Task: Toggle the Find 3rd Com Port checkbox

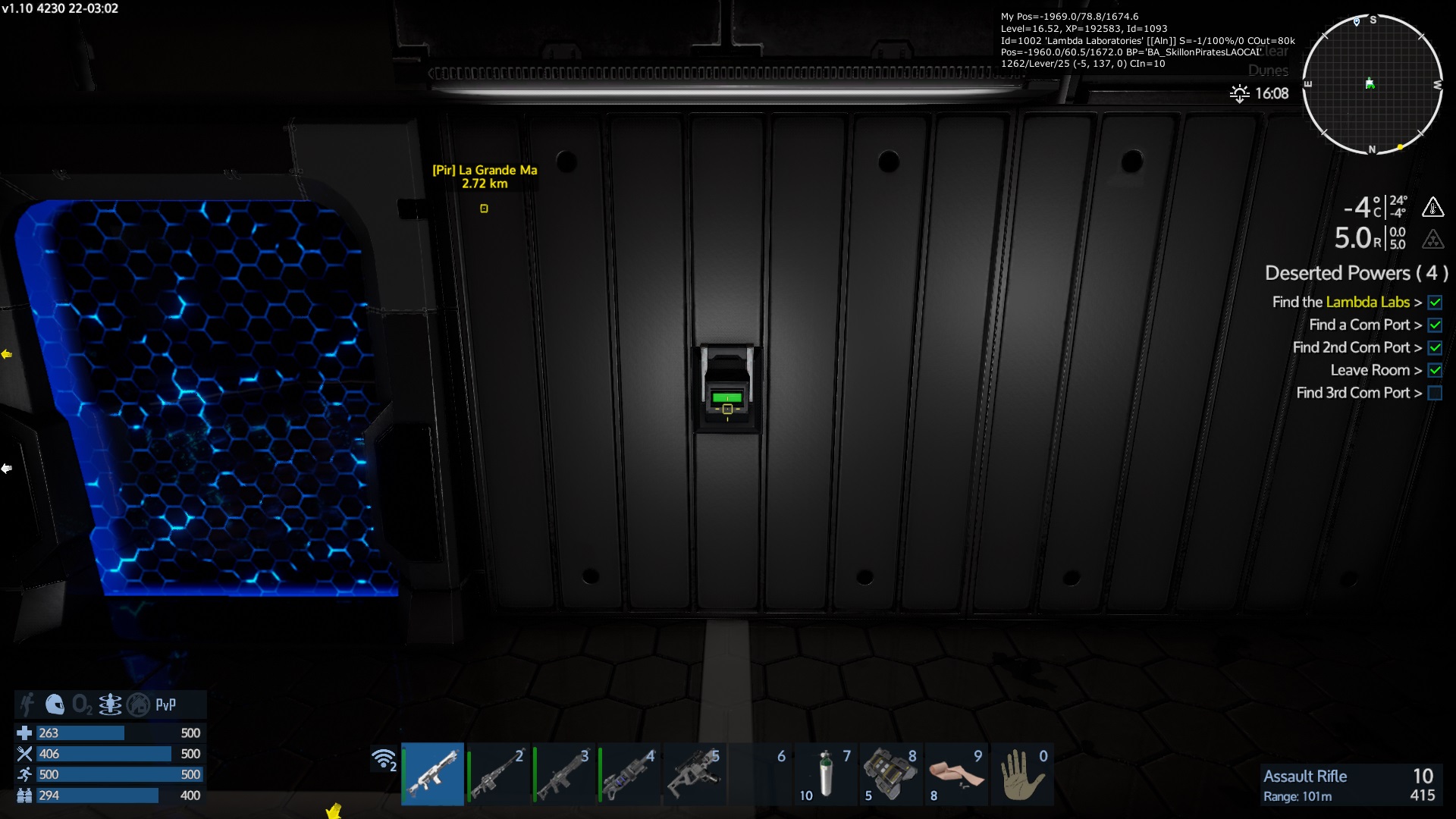Action: (1435, 393)
